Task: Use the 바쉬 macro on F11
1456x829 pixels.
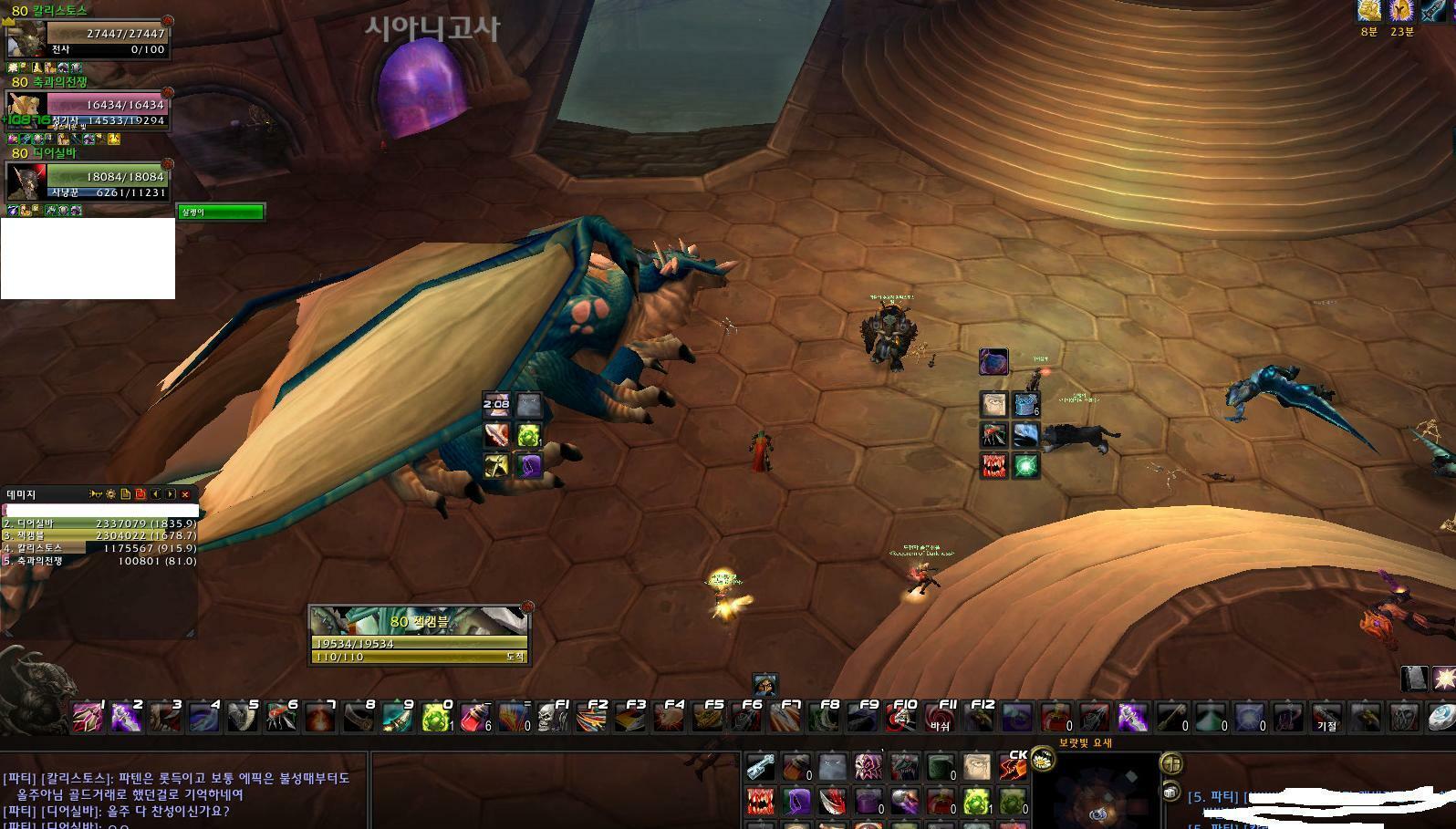Action: pyautogui.click(x=940, y=719)
